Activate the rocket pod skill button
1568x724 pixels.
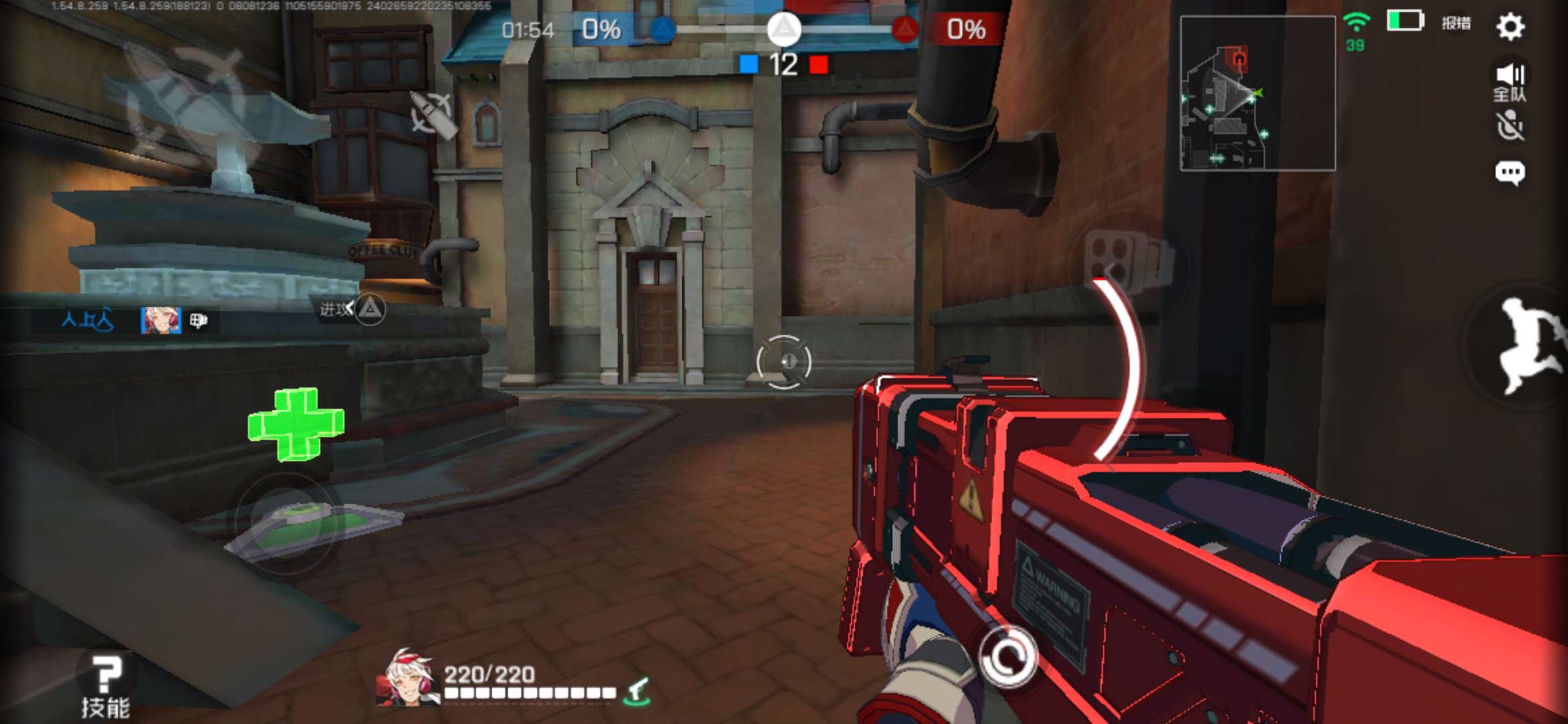(1129, 260)
